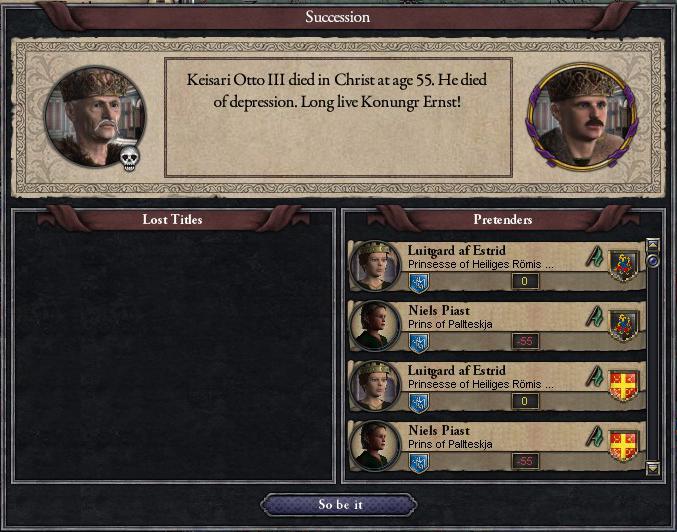Select Luitgard af Estrid's dark-shield claim portrait
This screenshot has width=677, height=532.
pos(375,265)
